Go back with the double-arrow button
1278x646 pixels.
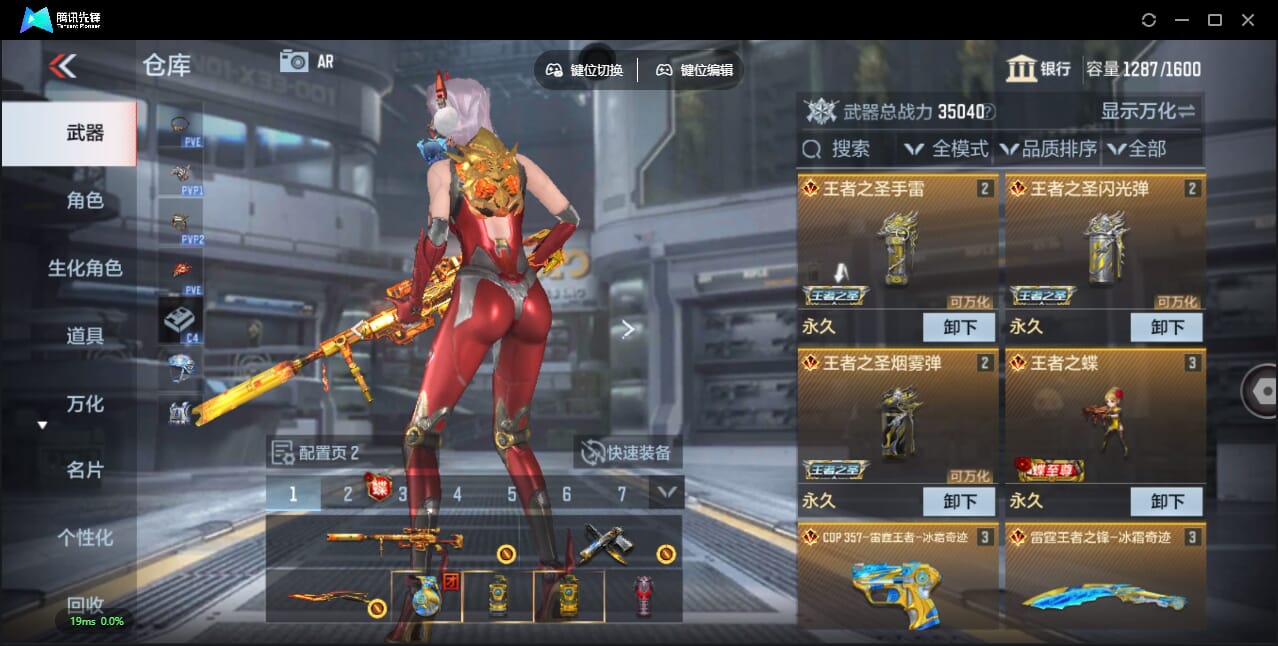62,67
